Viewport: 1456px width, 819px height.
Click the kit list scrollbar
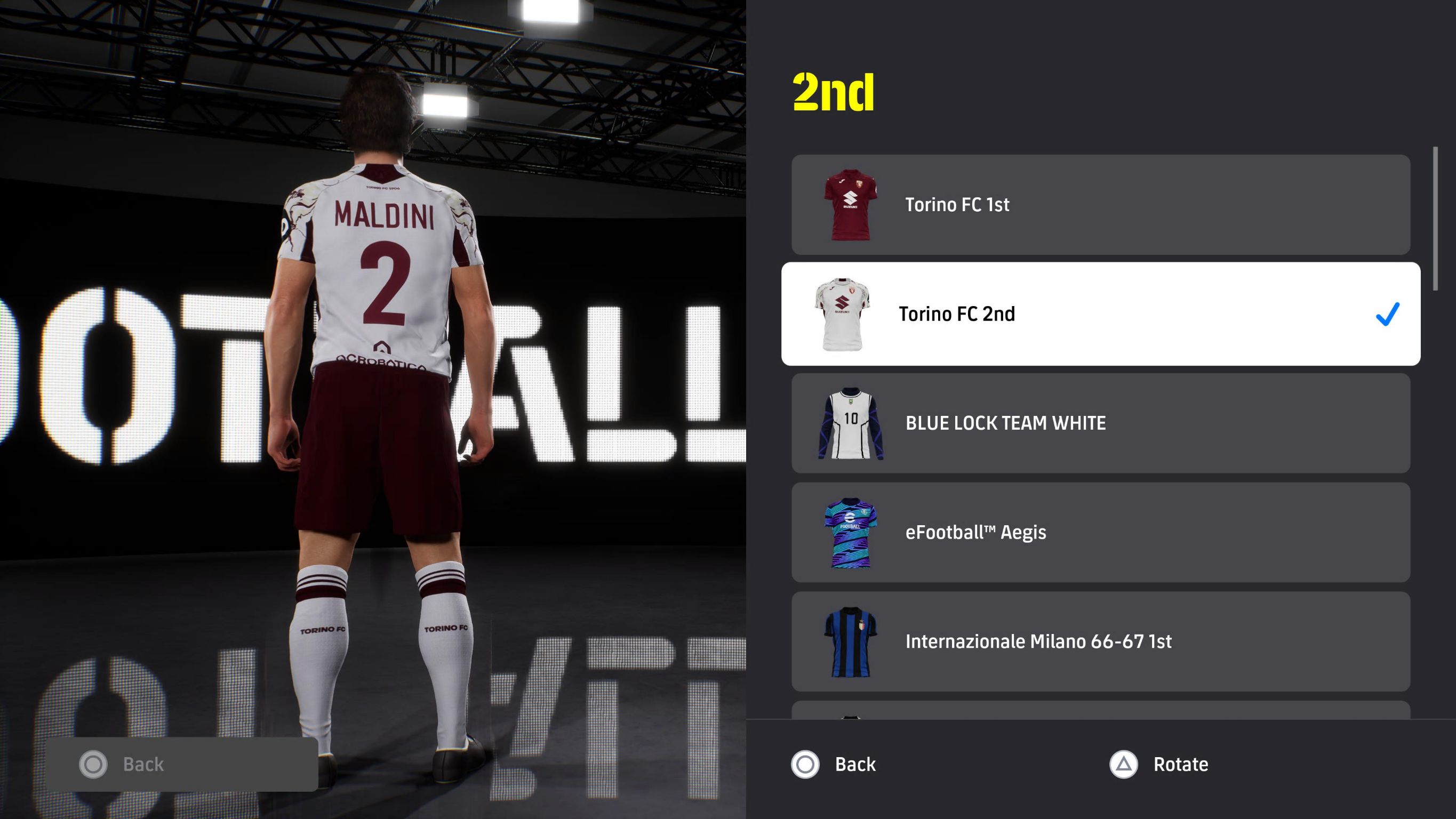pos(1435,219)
